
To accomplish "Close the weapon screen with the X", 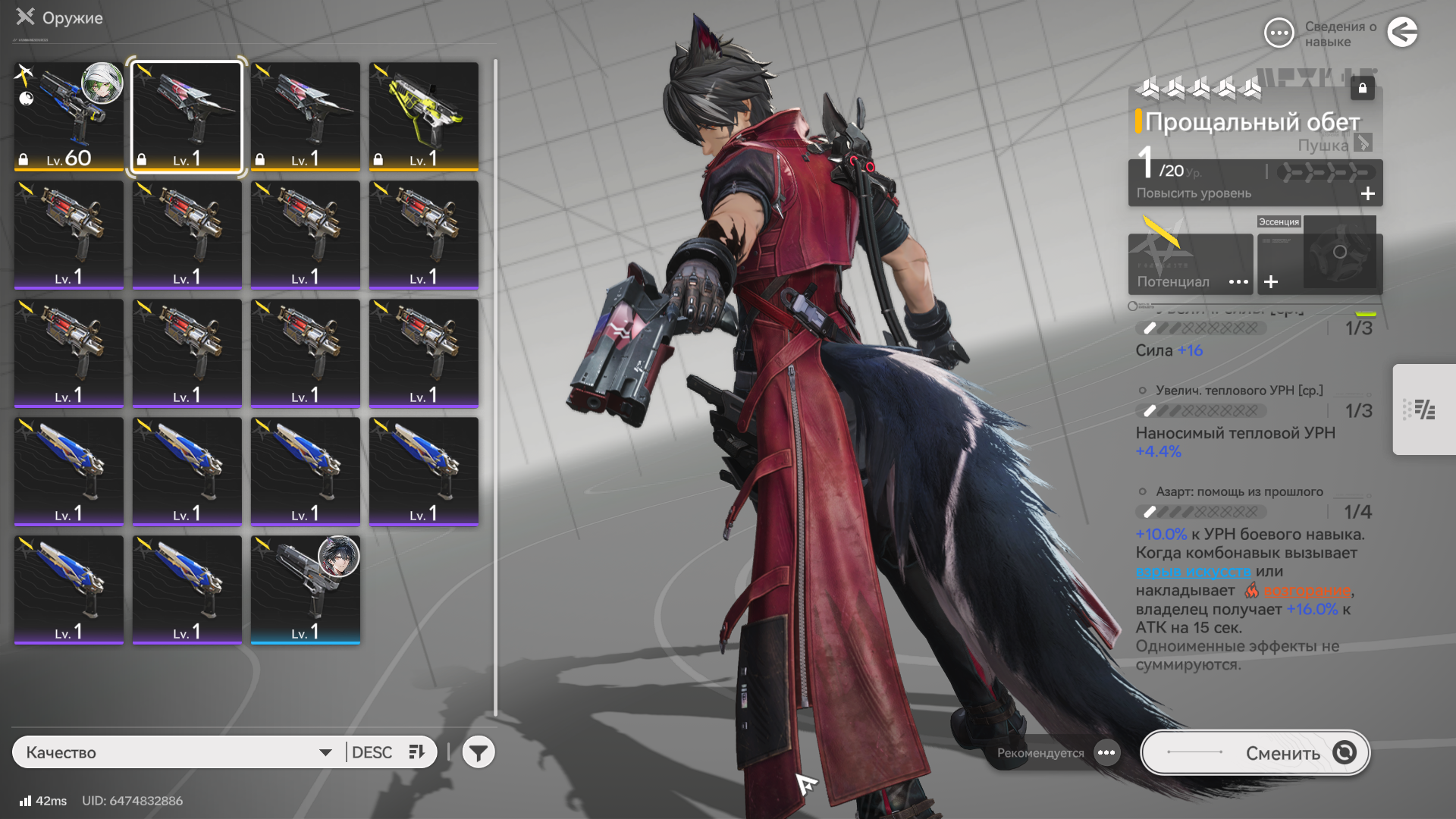I will [26, 17].
